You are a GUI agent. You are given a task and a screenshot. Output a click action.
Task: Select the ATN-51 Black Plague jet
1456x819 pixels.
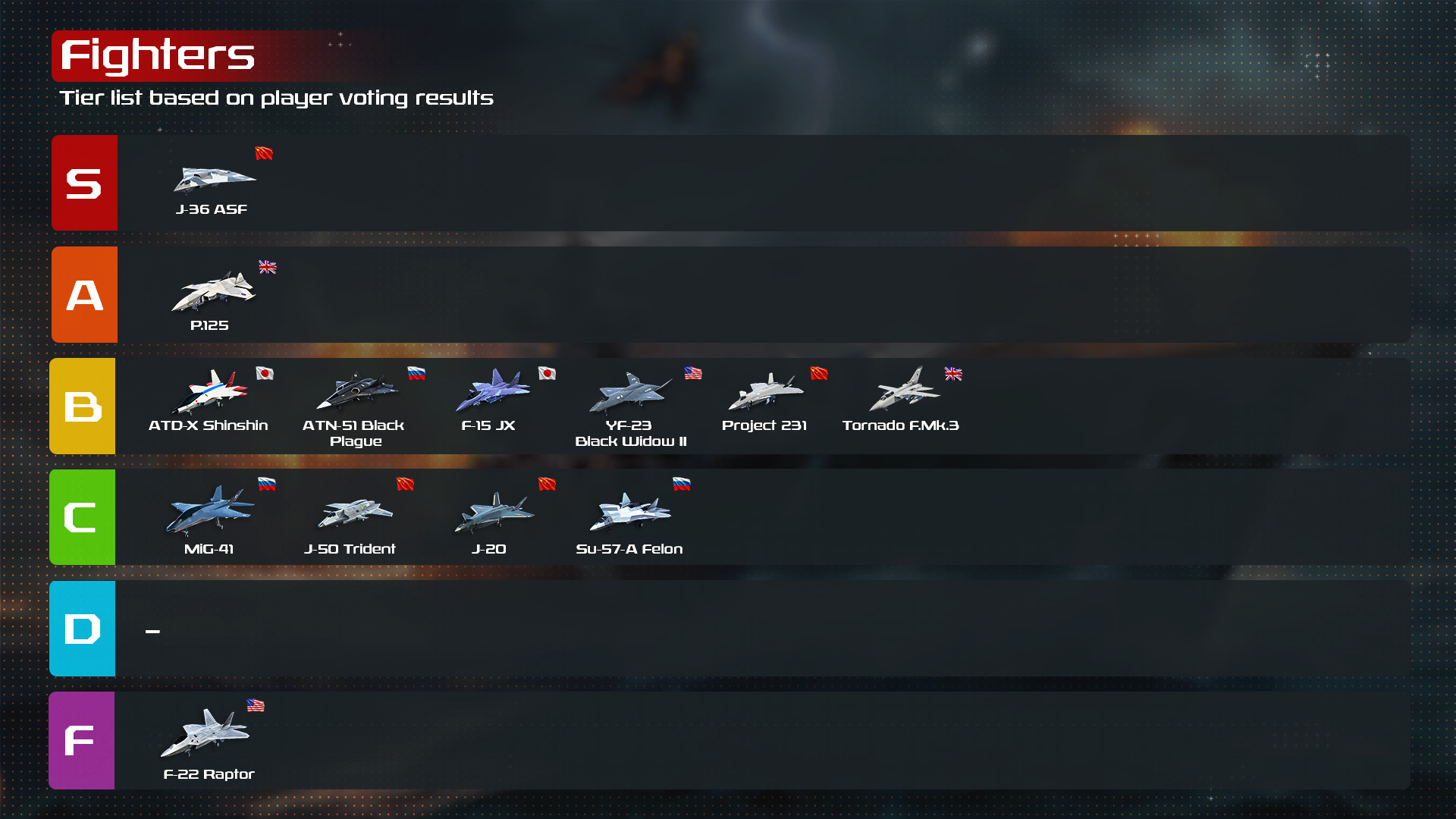coord(355,390)
